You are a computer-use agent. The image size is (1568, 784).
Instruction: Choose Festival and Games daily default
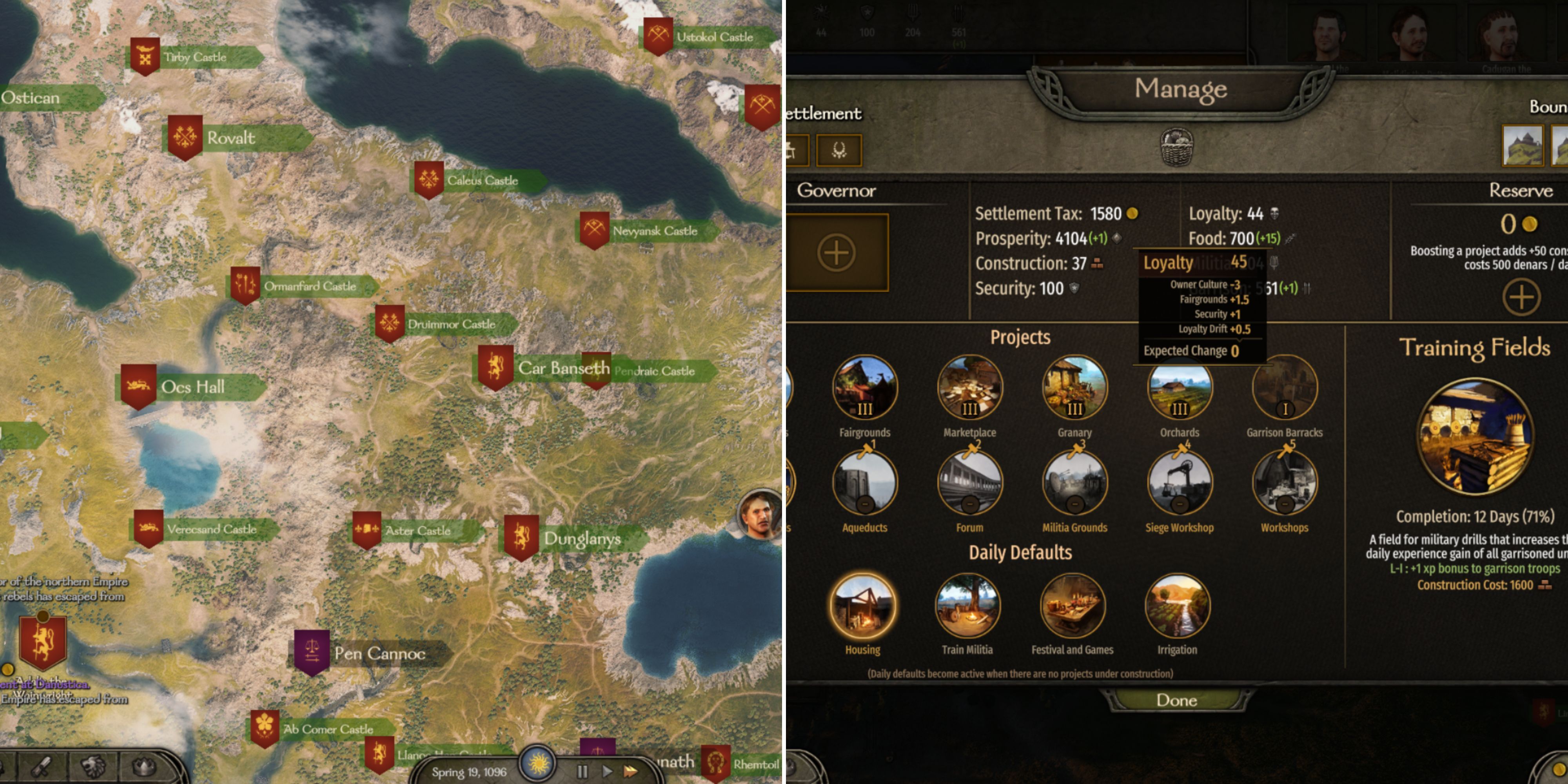1073,606
